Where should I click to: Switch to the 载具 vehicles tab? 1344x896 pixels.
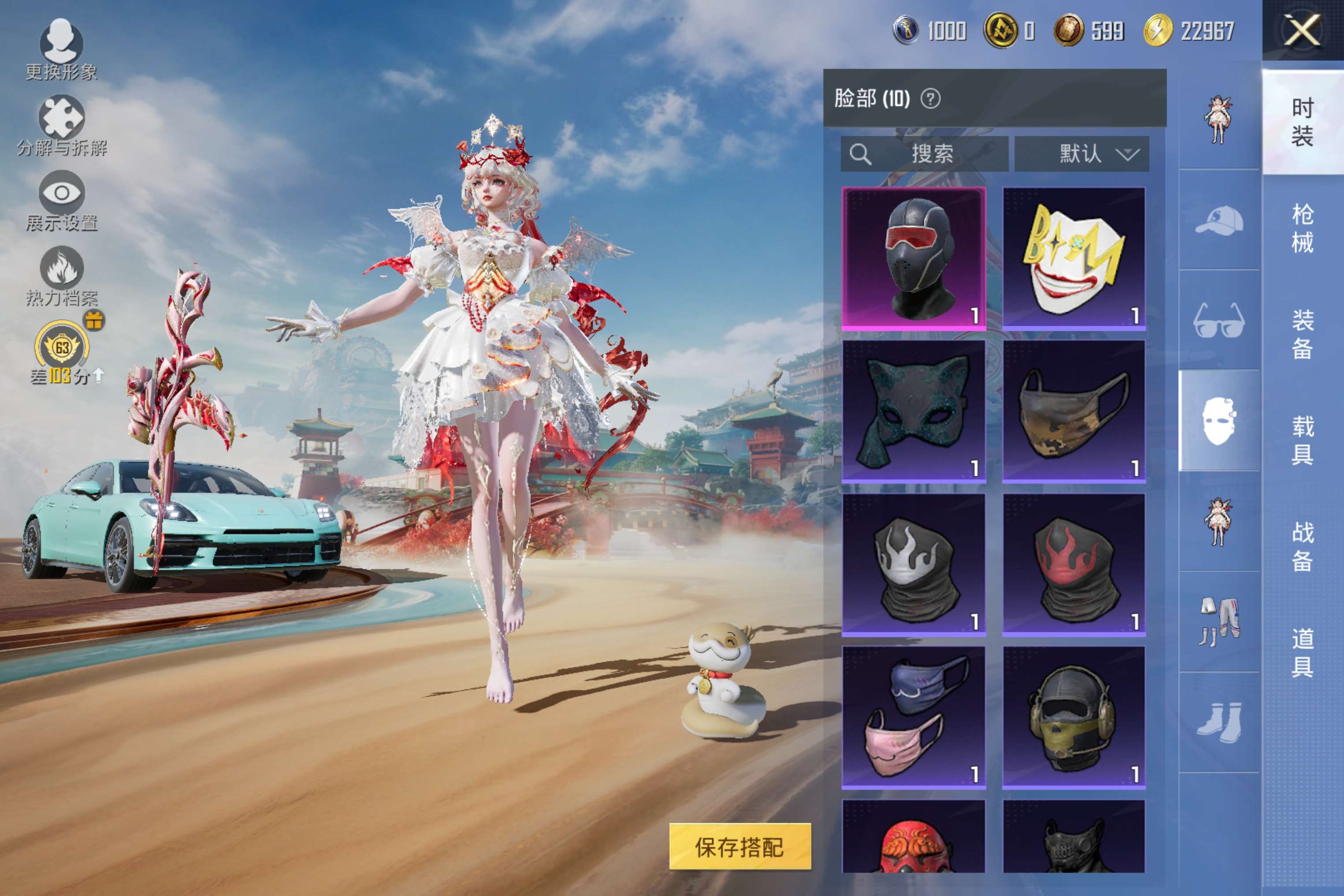click(1302, 440)
